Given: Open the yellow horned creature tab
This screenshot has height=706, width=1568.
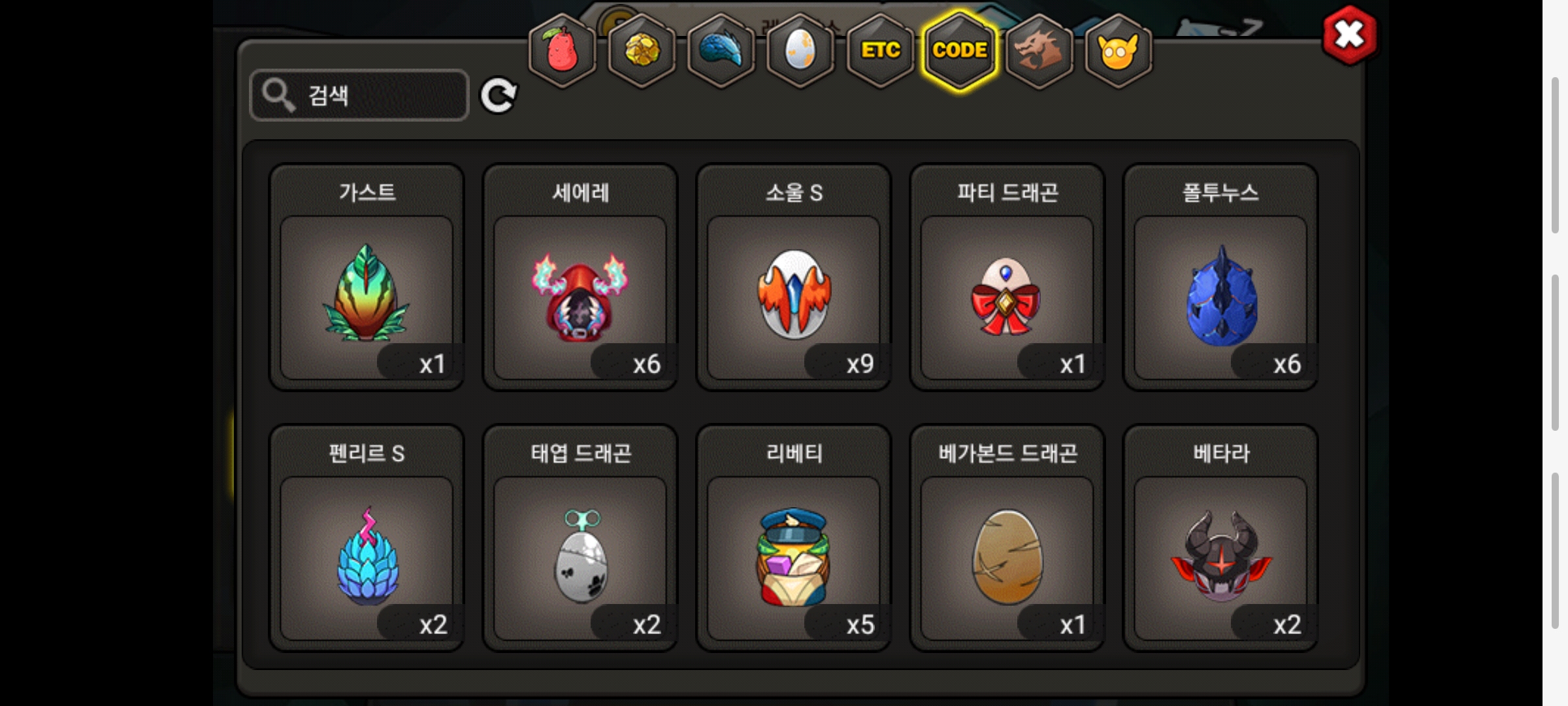Looking at the screenshot, I should tap(1119, 51).
